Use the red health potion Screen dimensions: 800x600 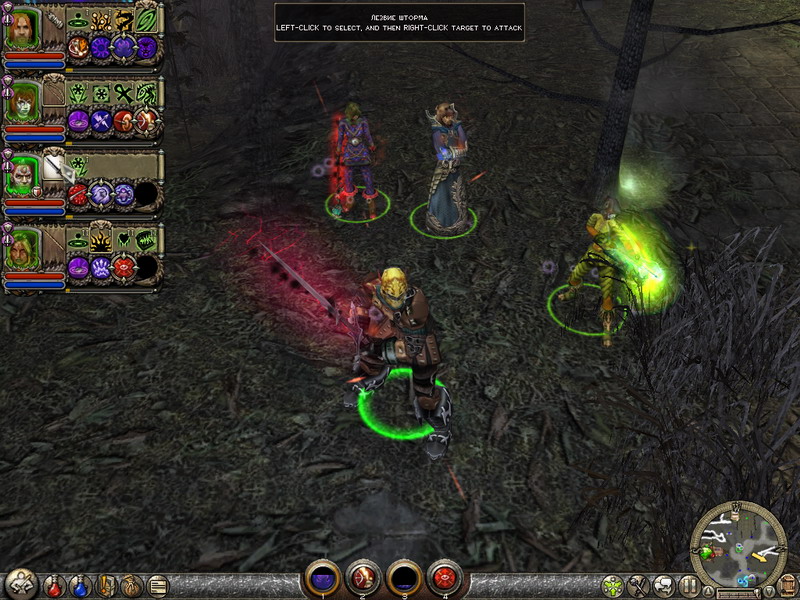pyautogui.click(x=56, y=584)
